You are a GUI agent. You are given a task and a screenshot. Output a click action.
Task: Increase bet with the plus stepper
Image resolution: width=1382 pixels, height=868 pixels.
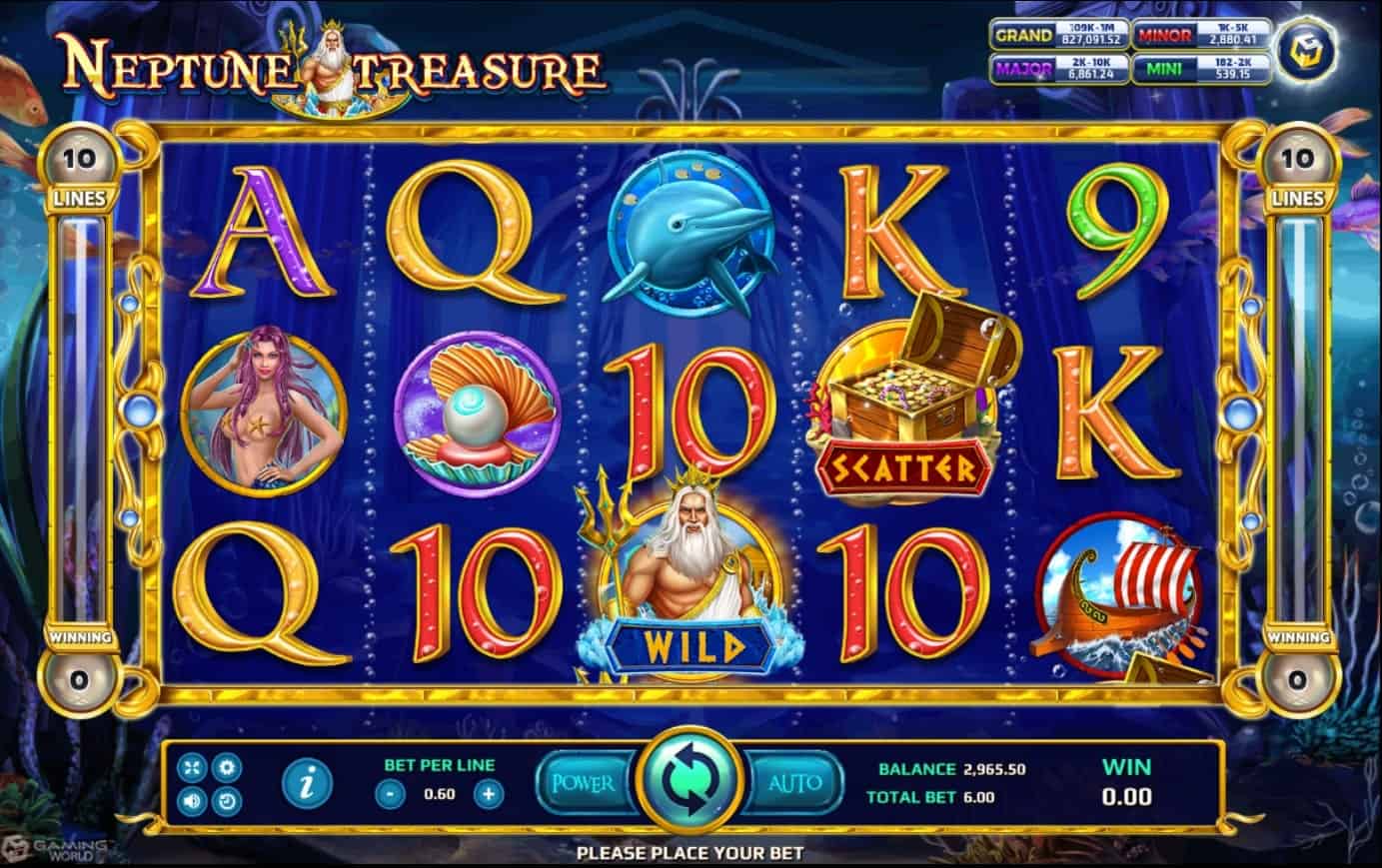click(487, 794)
